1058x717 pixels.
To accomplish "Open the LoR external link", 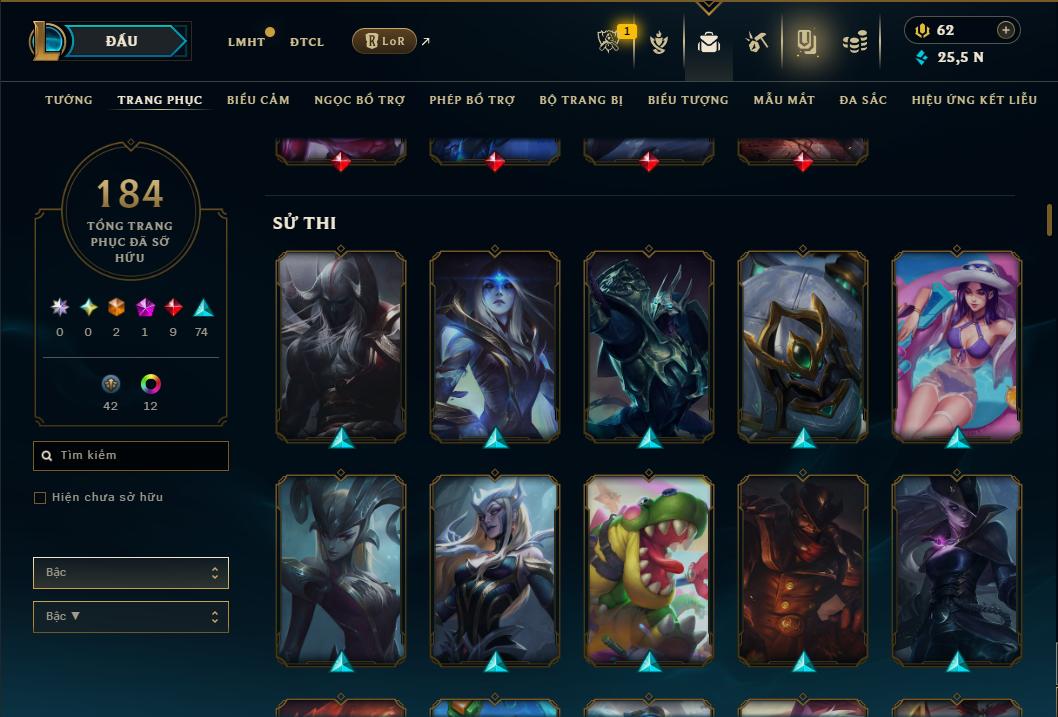I will pyautogui.click(x=385, y=41).
